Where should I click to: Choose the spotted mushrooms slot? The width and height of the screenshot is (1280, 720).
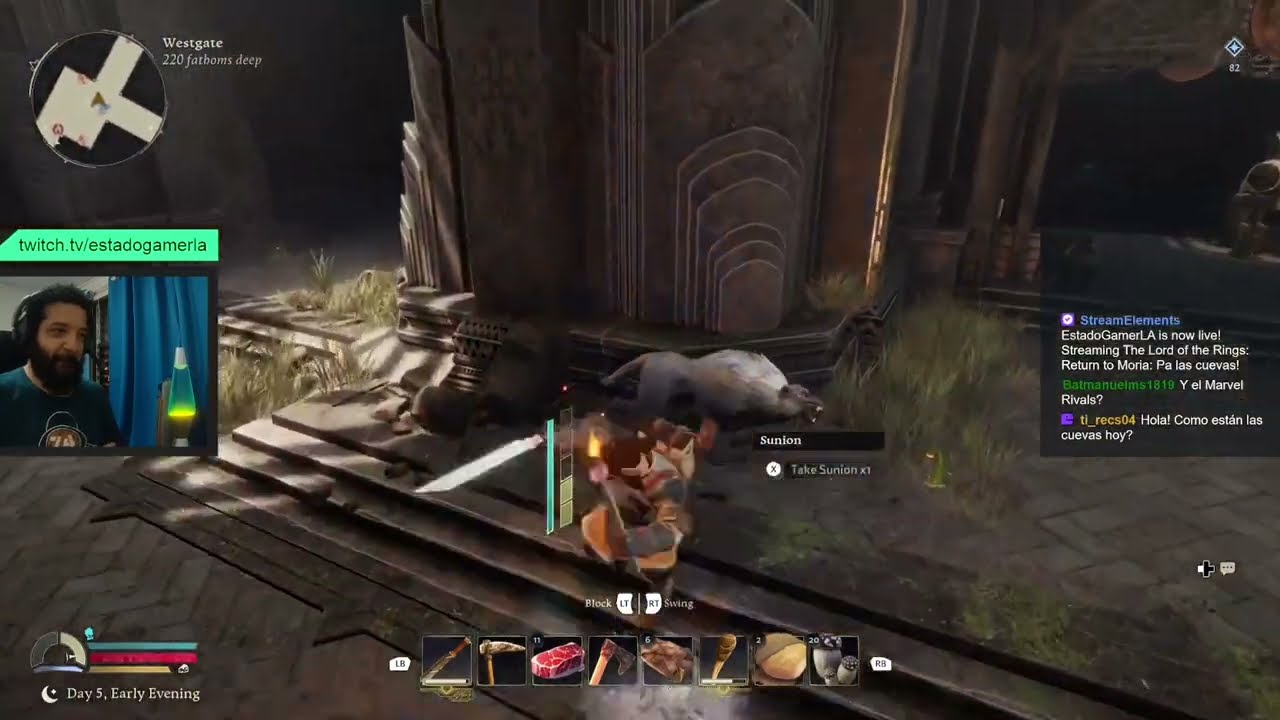pos(833,661)
